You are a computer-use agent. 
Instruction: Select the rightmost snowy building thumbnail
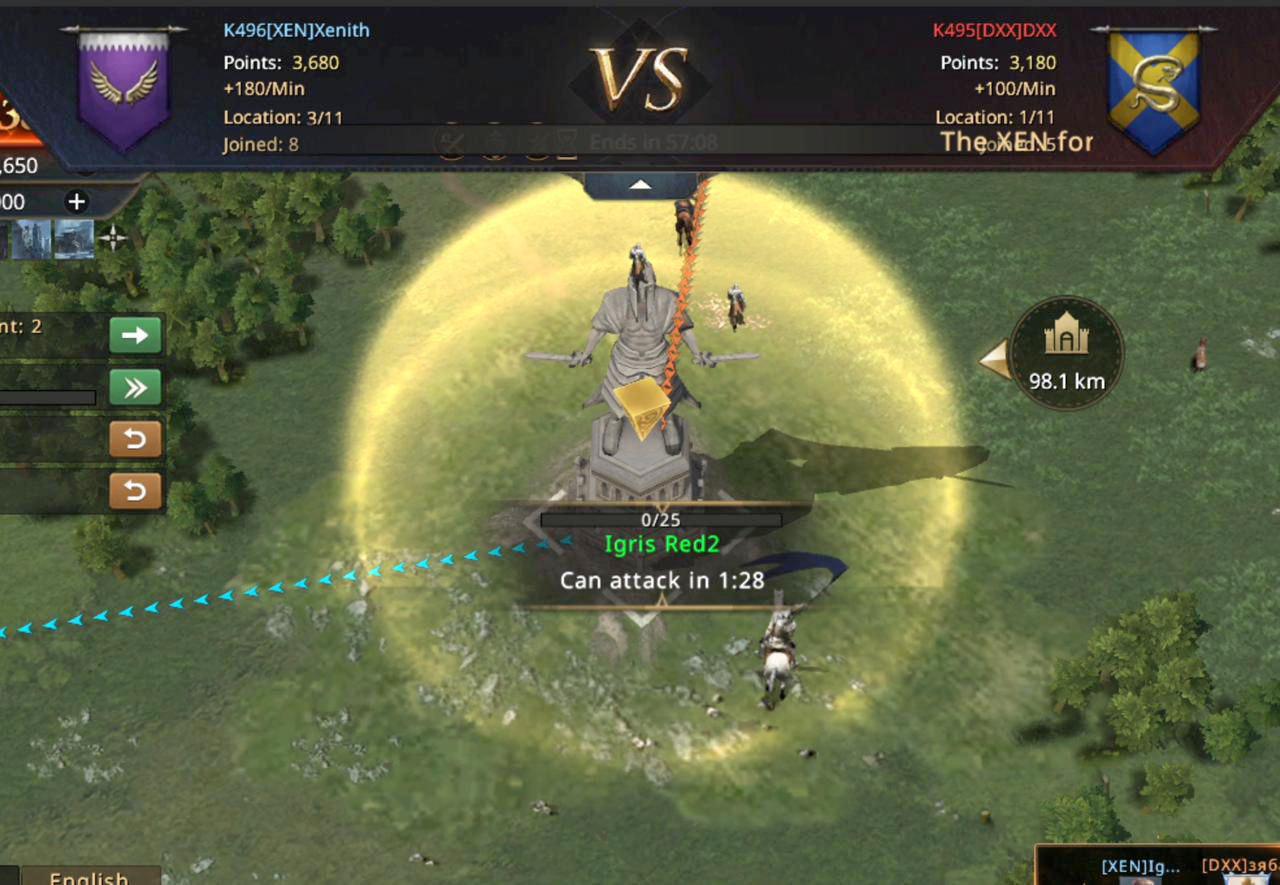pos(74,239)
